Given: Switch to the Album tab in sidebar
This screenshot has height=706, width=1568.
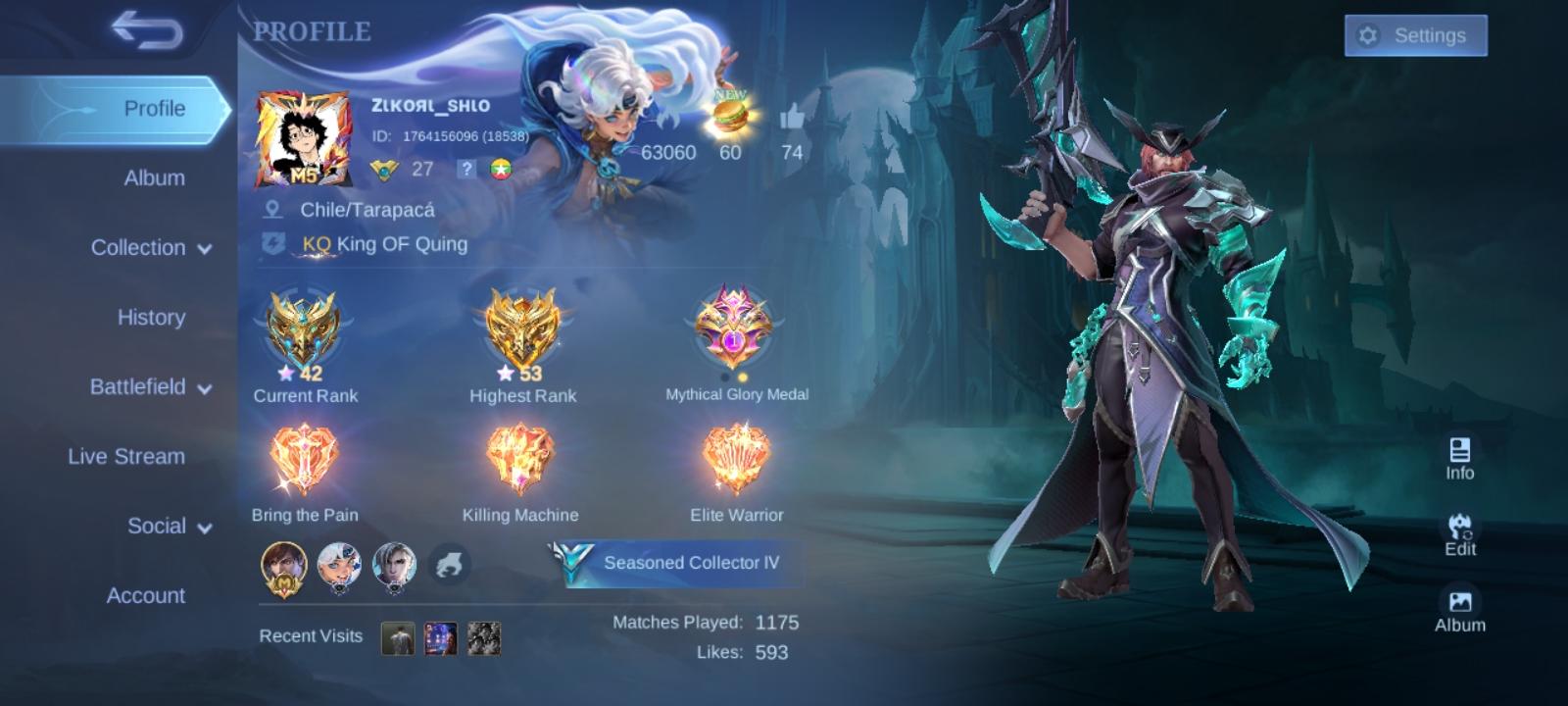Looking at the screenshot, I should click(151, 178).
